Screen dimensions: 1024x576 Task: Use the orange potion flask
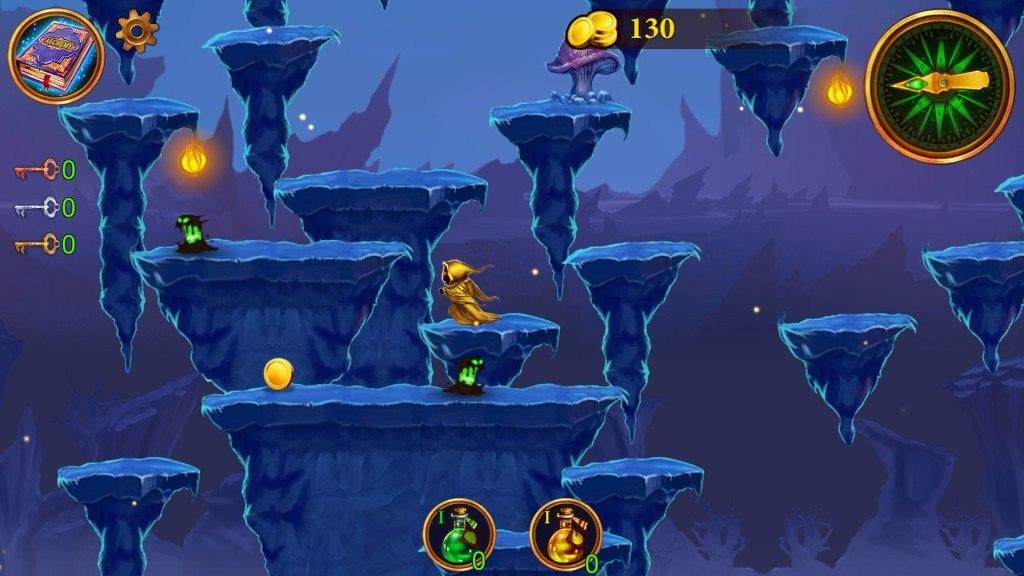[565, 534]
